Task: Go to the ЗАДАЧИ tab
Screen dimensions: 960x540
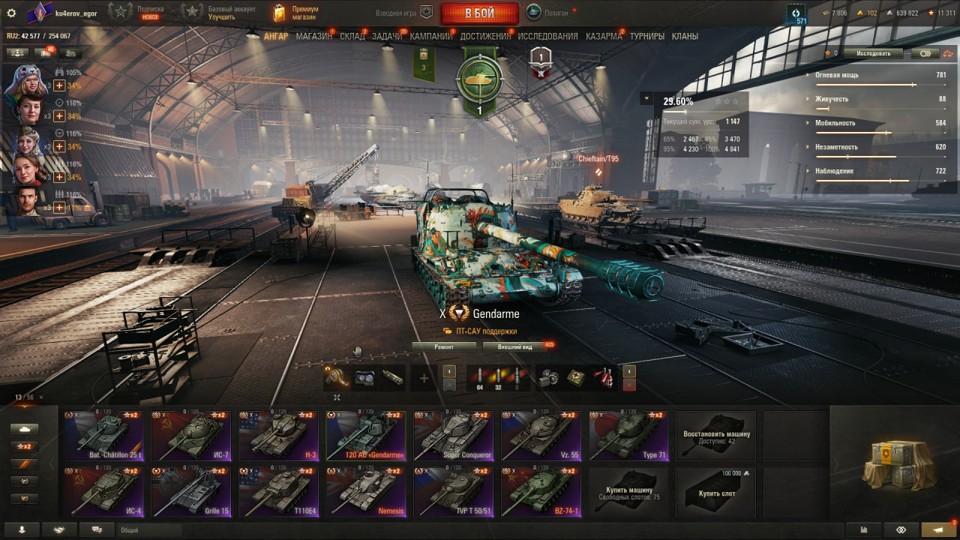Action: 387,36
